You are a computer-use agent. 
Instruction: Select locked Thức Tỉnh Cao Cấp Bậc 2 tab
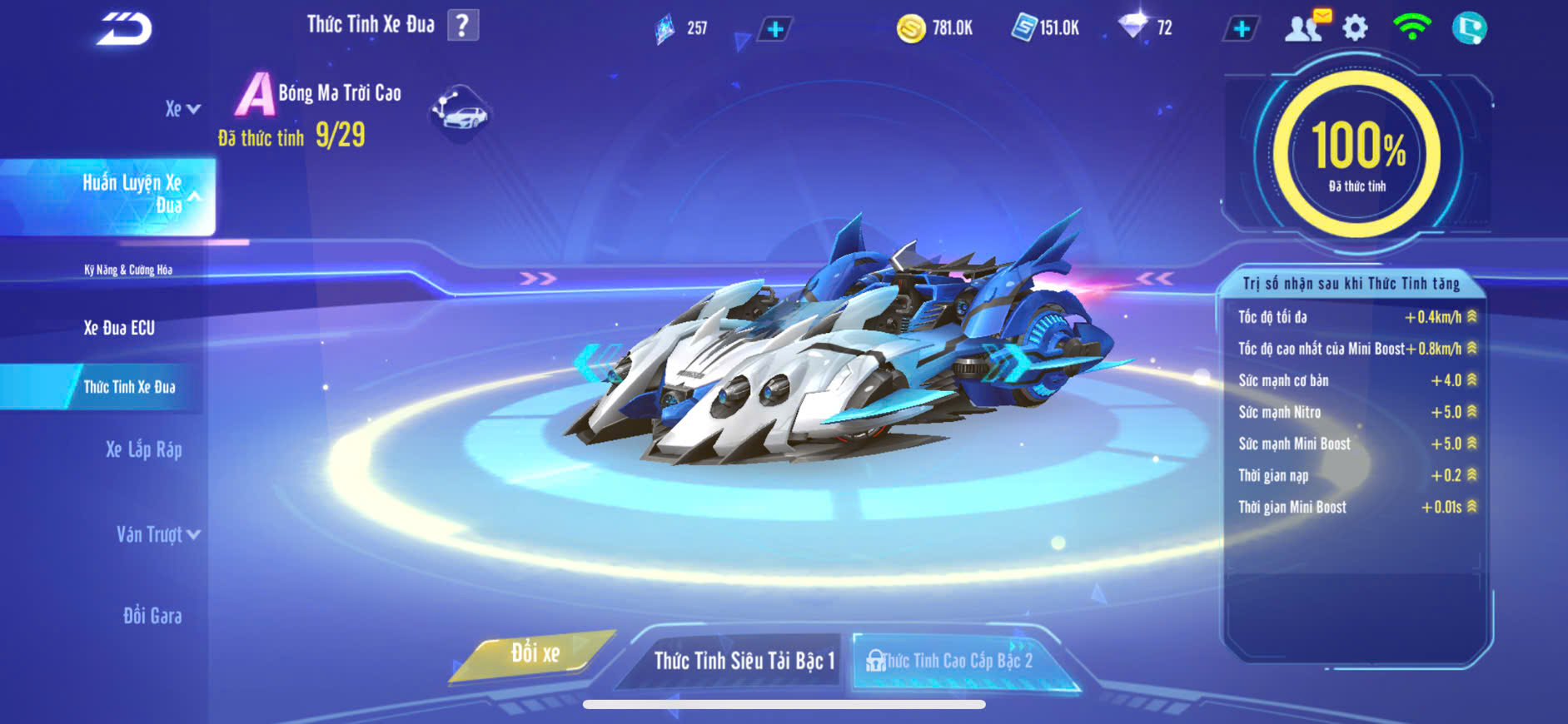(956, 661)
